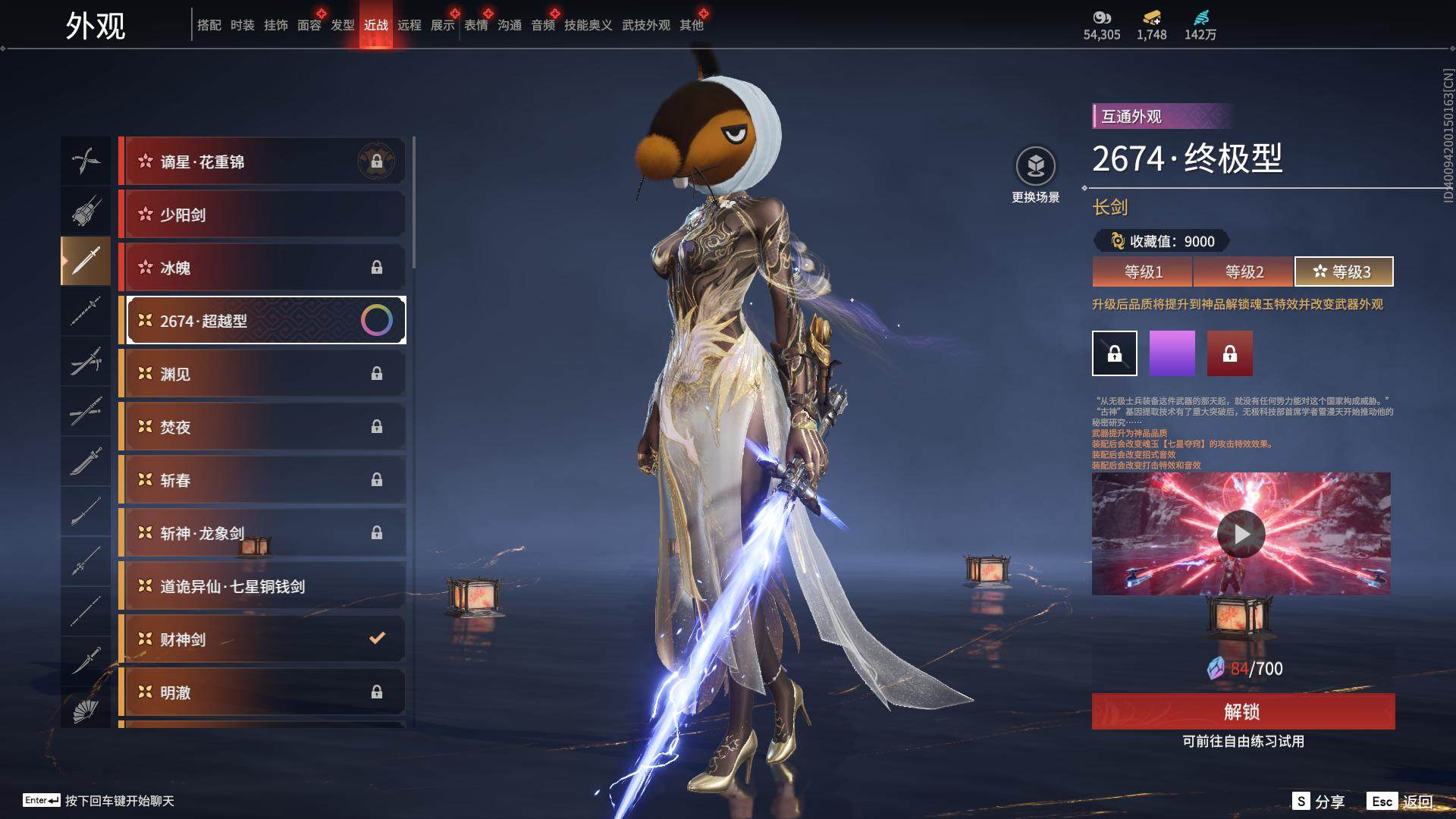Open the 武技外观 tab
Viewport: 1456px width, 819px height.
pyautogui.click(x=646, y=25)
